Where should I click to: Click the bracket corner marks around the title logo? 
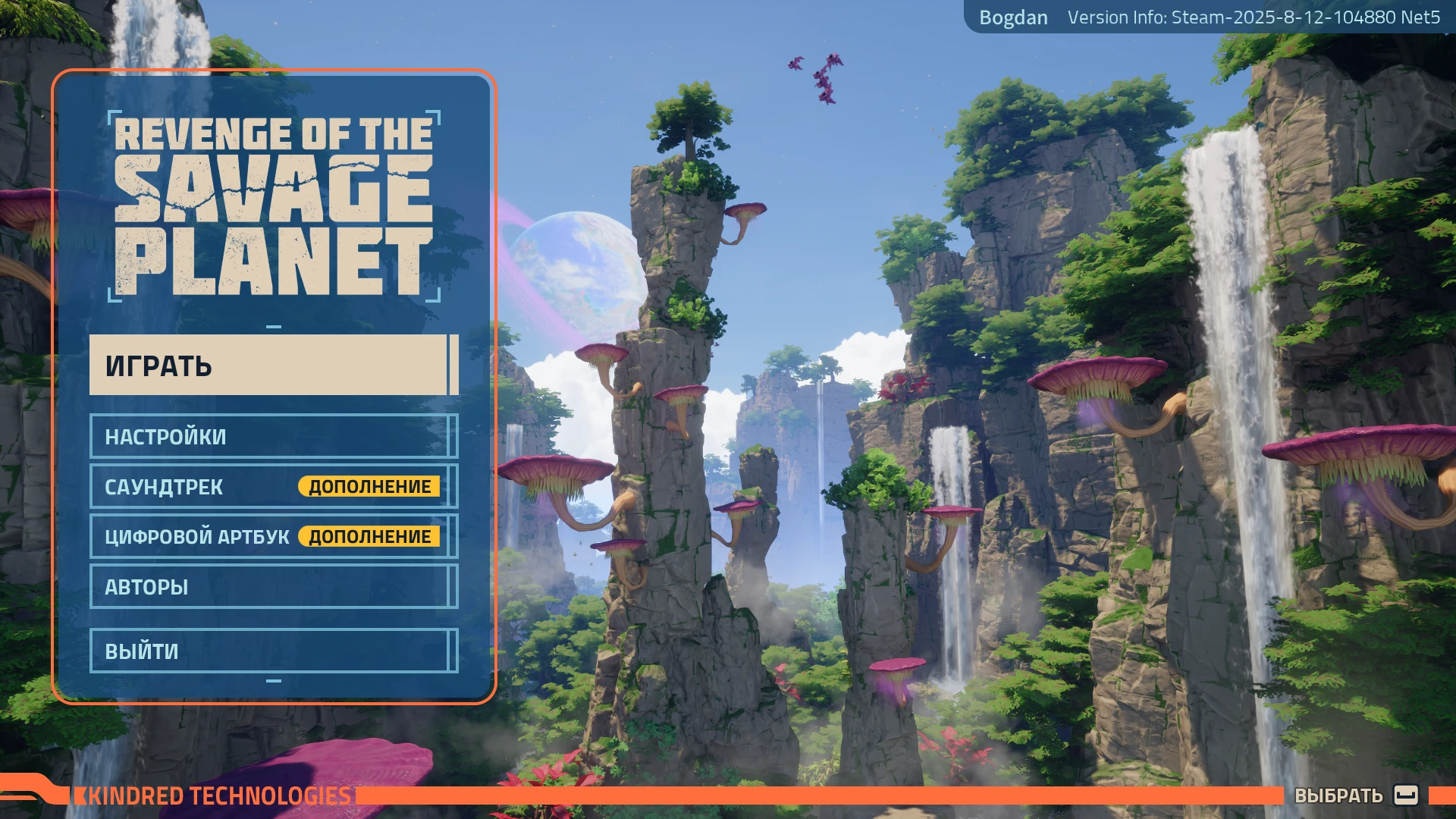[113, 115]
